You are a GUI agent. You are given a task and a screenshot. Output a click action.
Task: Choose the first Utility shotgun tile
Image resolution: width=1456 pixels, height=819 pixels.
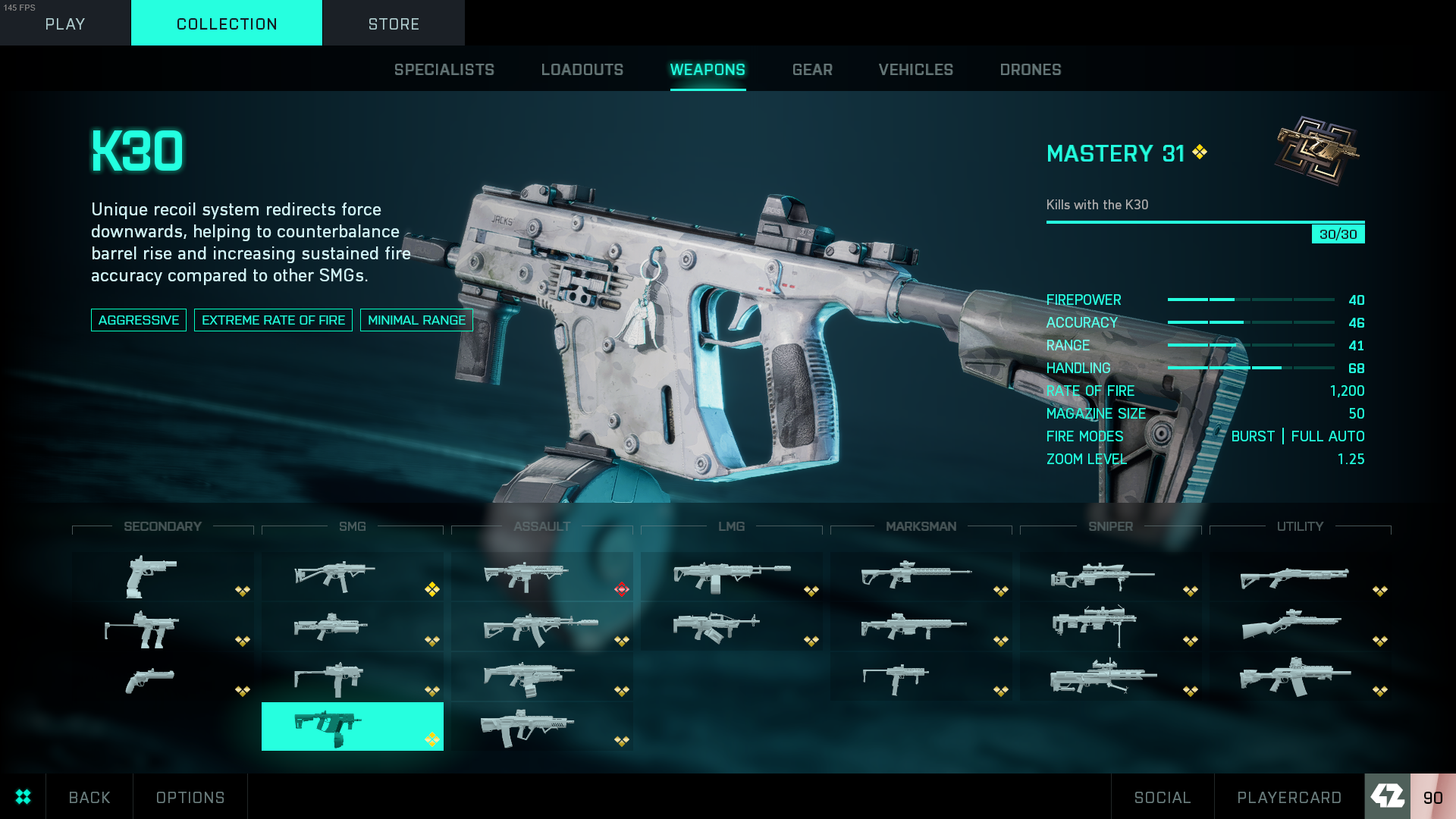[x=1300, y=578]
